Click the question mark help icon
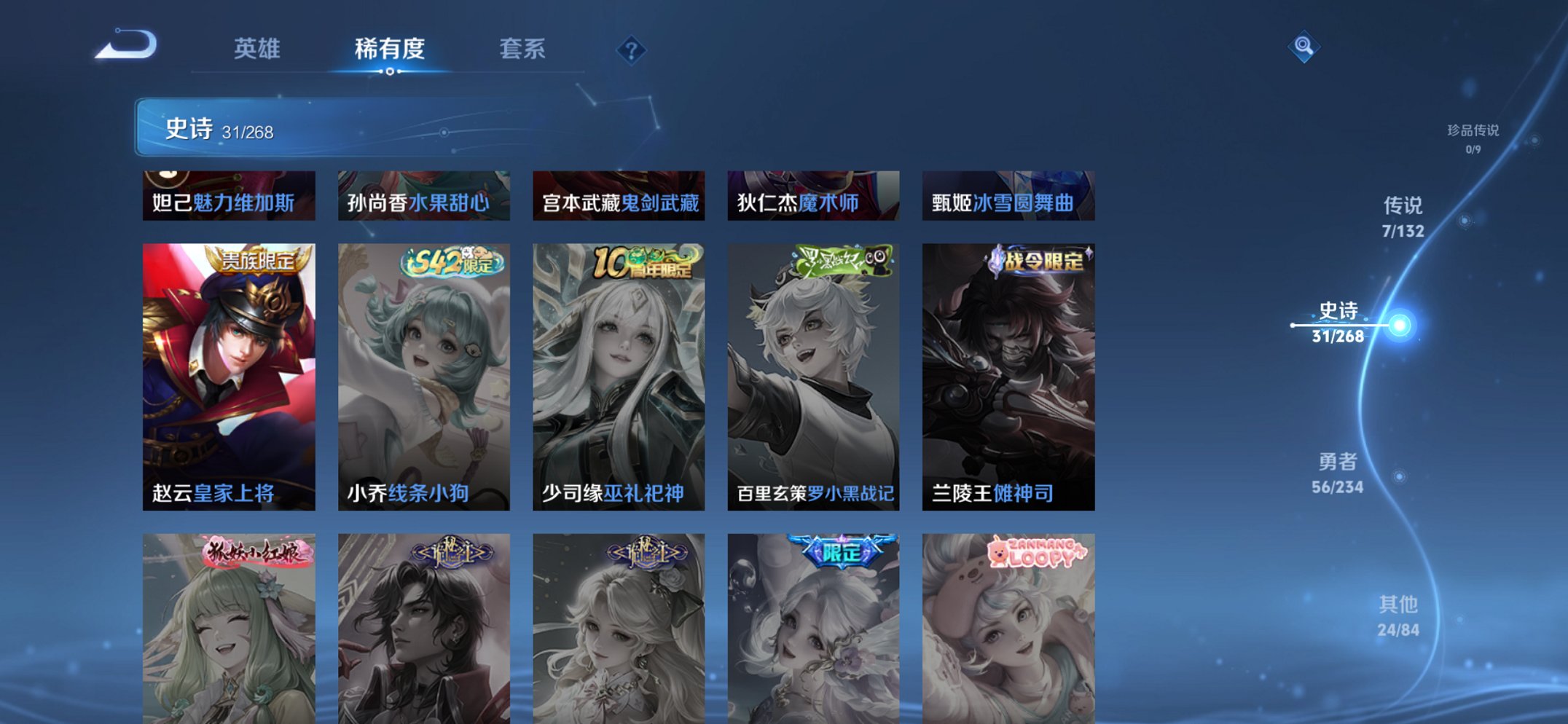Screen dimensions: 1568x724 tap(631, 50)
